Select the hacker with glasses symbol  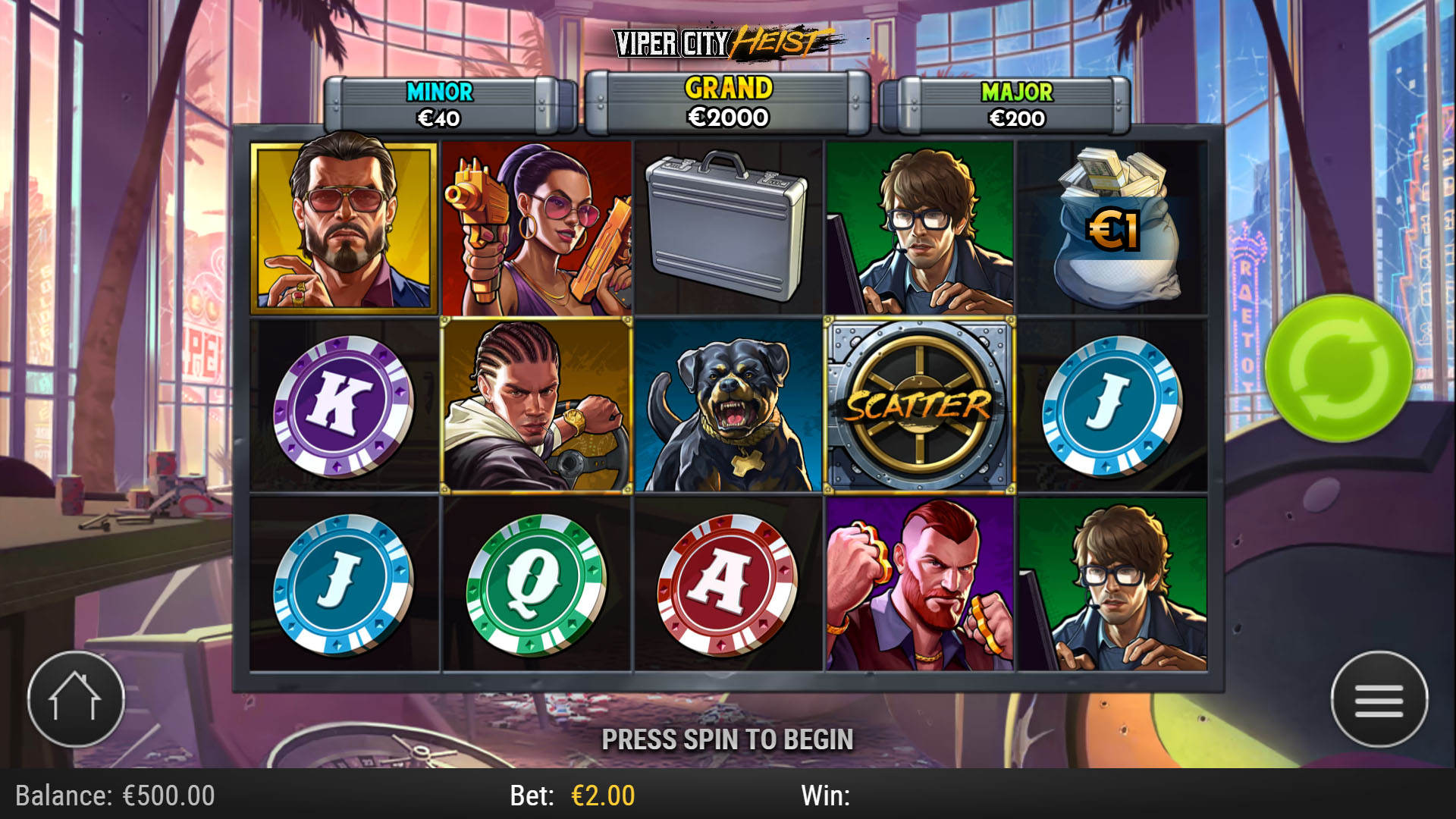click(x=918, y=224)
